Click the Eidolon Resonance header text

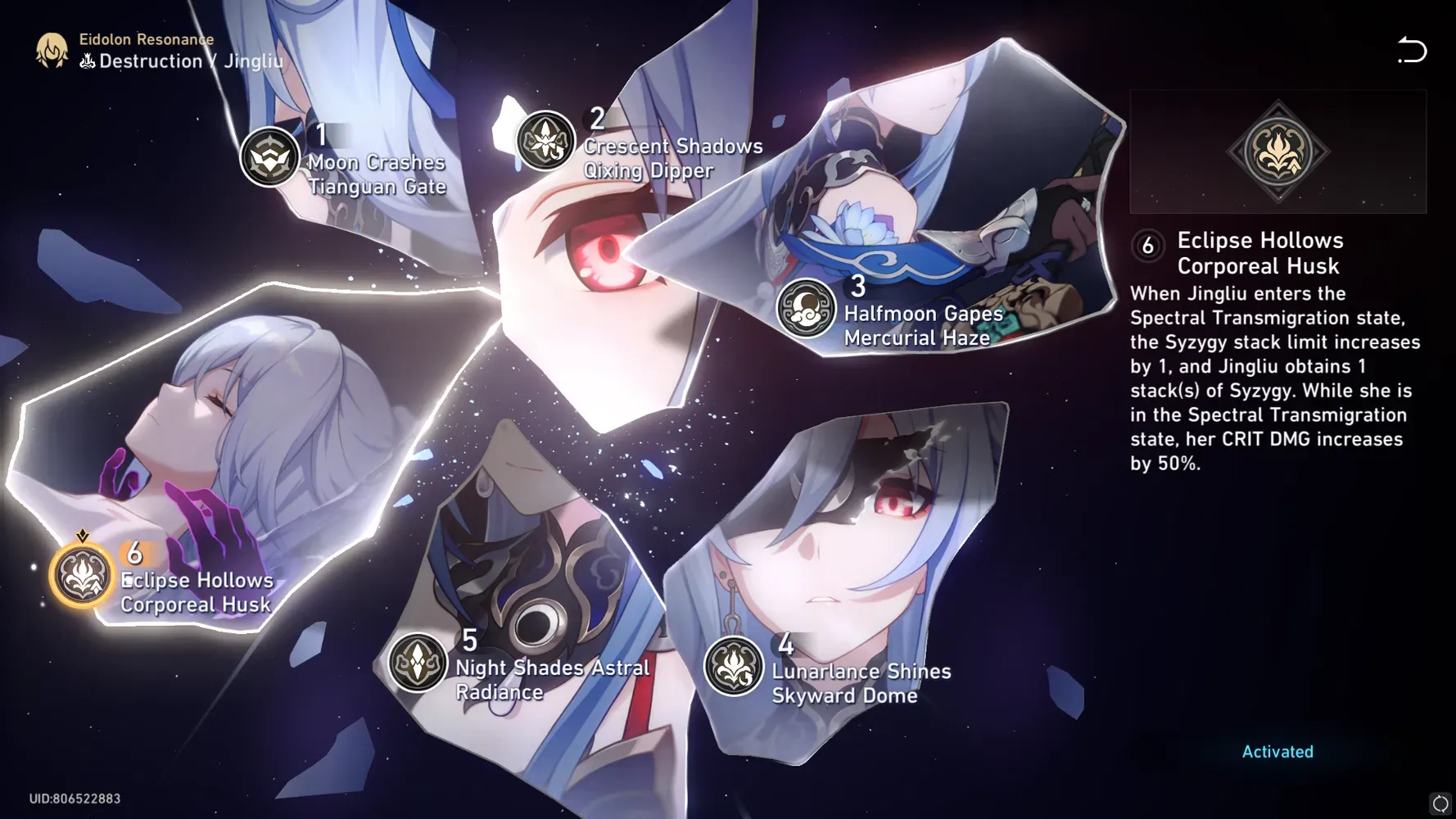point(146,38)
